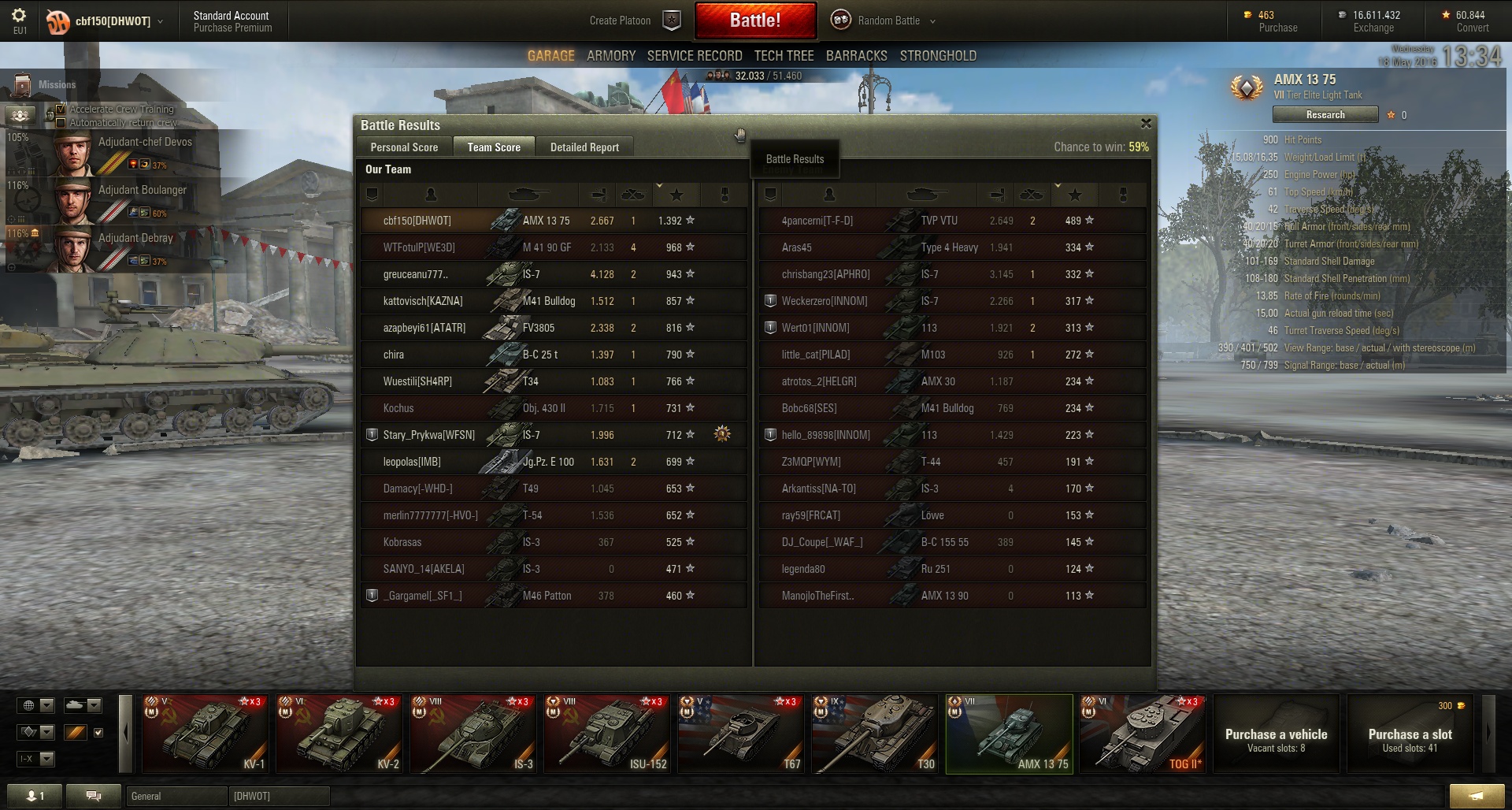
Task: Open the Create Platoon option
Action: coord(621,20)
